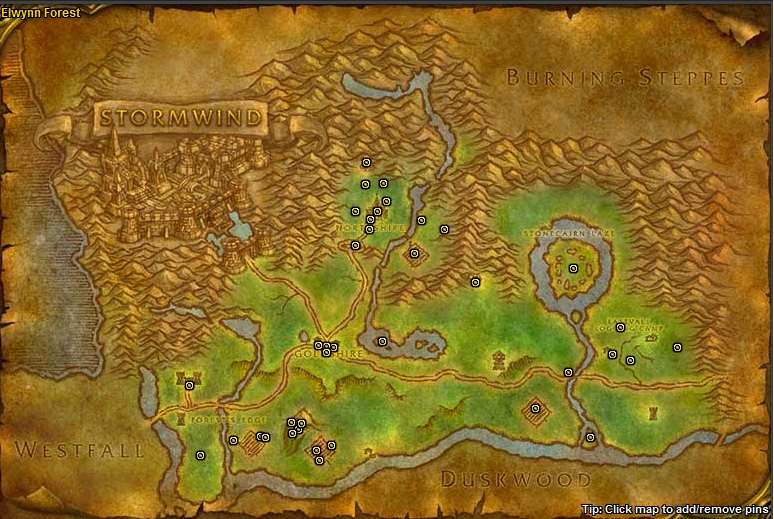This screenshot has width=774, height=519.
Task: Click the pin on the southeastern farm building
Action: pyautogui.click(x=535, y=408)
